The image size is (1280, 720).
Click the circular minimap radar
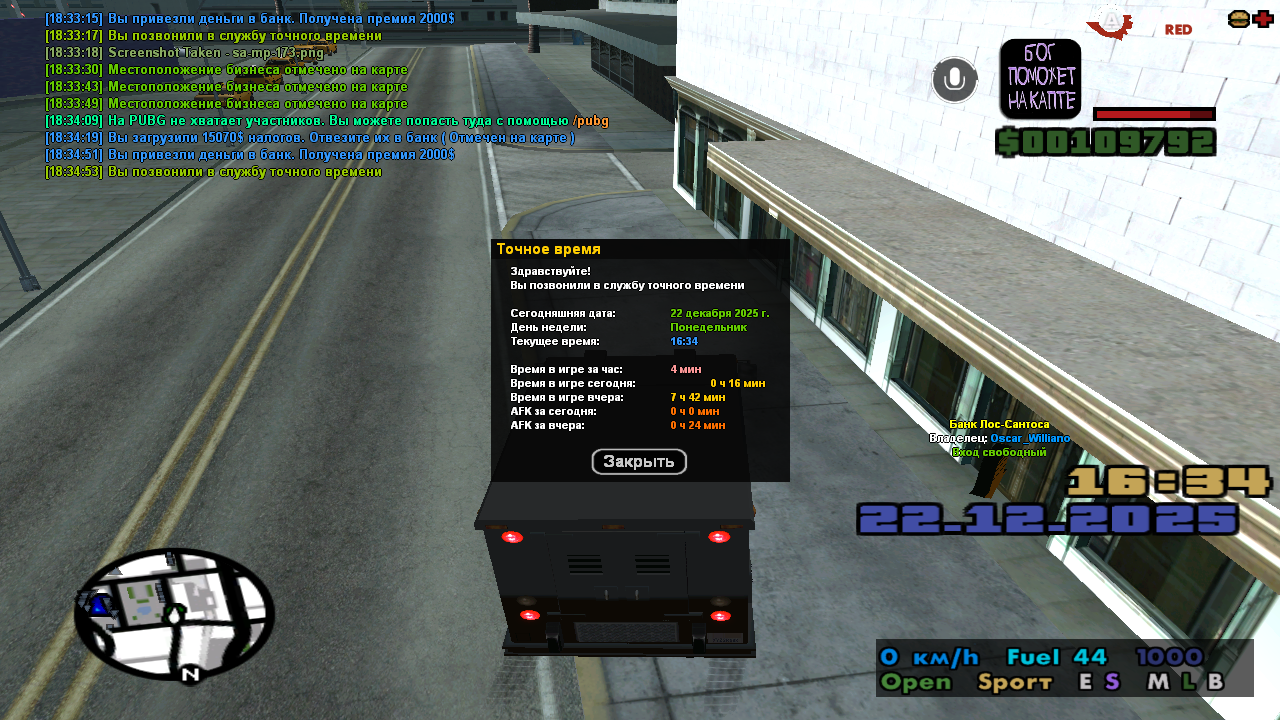click(174, 612)
